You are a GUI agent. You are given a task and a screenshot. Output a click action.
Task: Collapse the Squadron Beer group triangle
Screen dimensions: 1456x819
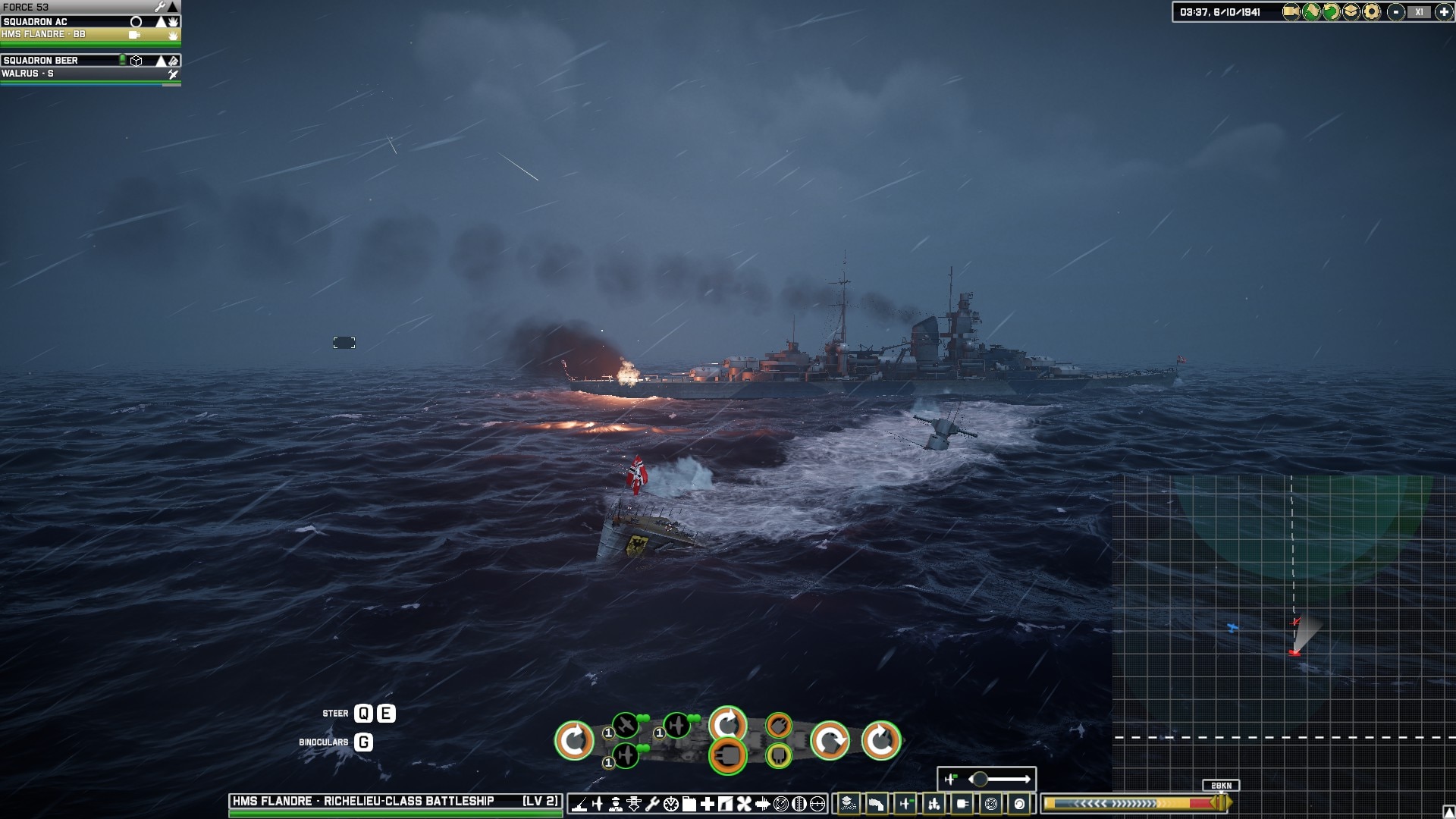(161, 60)
